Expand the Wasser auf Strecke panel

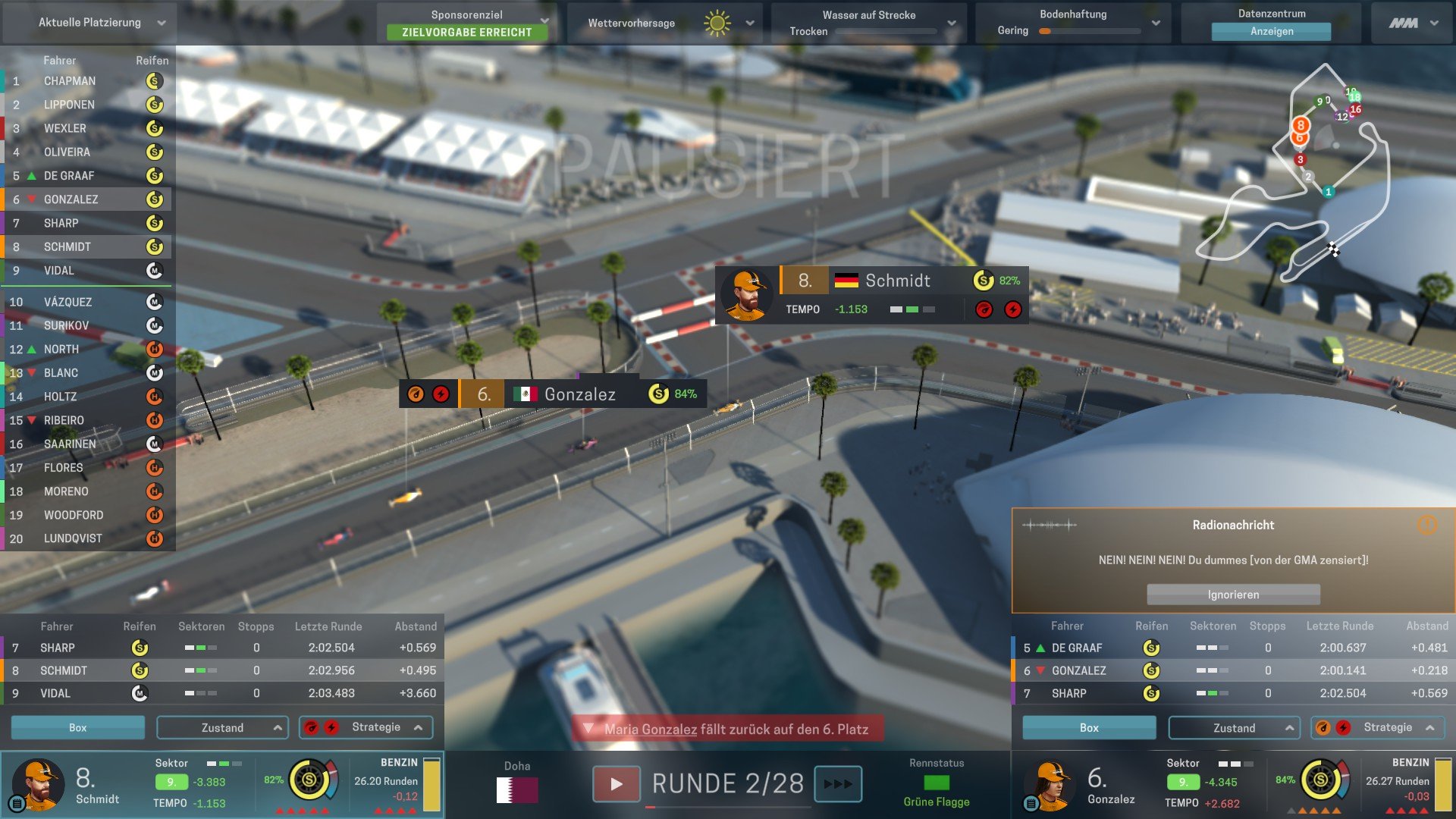pos(951,23)
